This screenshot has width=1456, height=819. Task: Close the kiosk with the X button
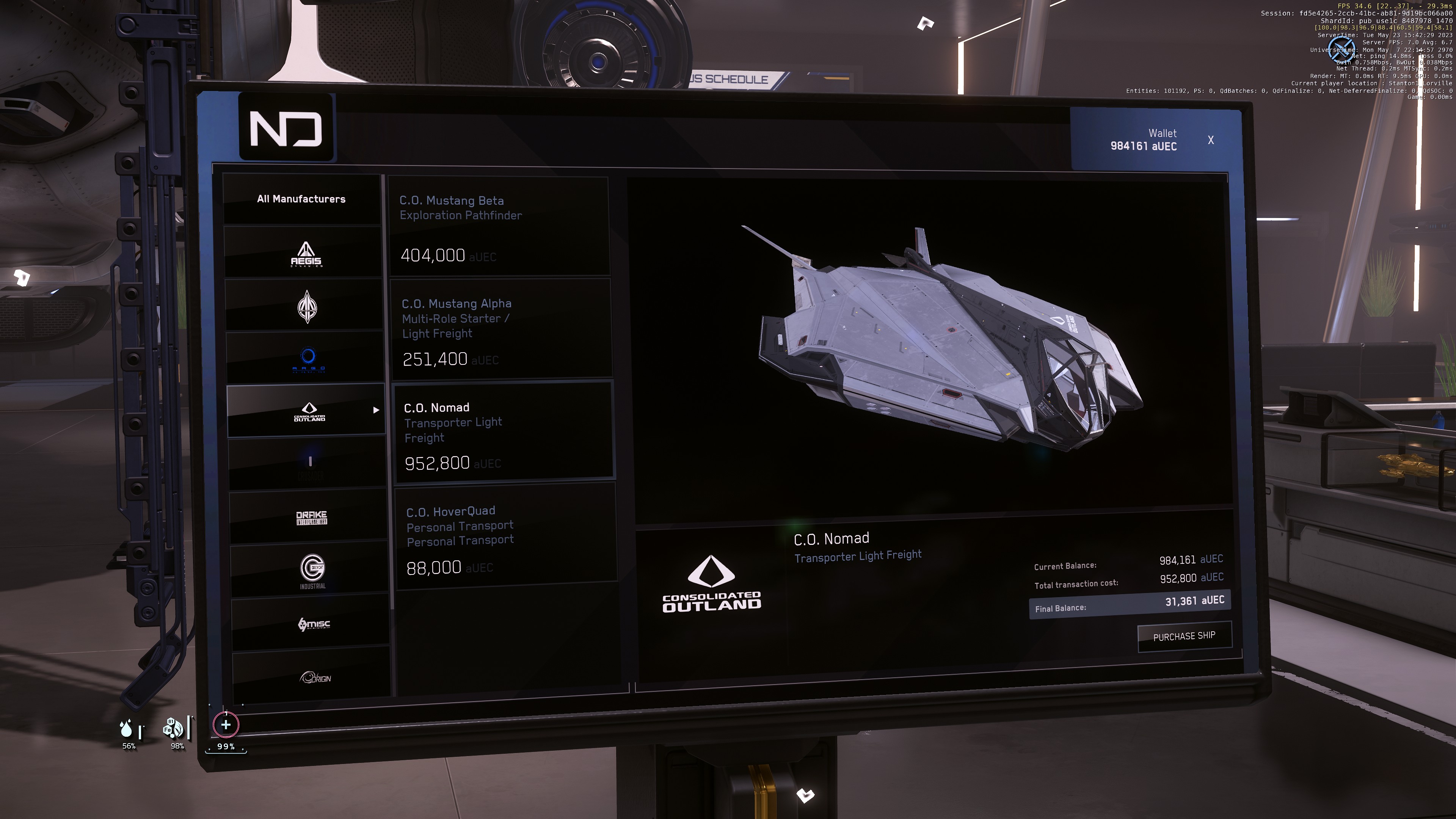click(x=1210, y=140)
